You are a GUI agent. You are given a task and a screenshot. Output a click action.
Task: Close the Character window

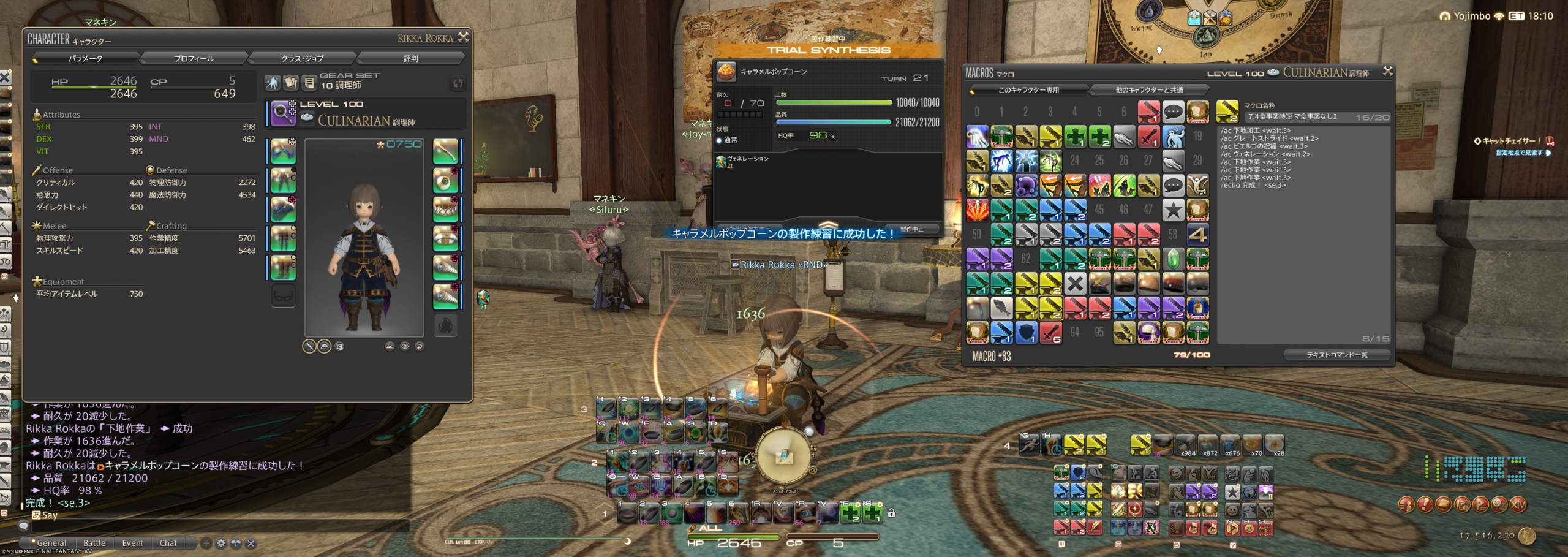(x=464, y=37)
